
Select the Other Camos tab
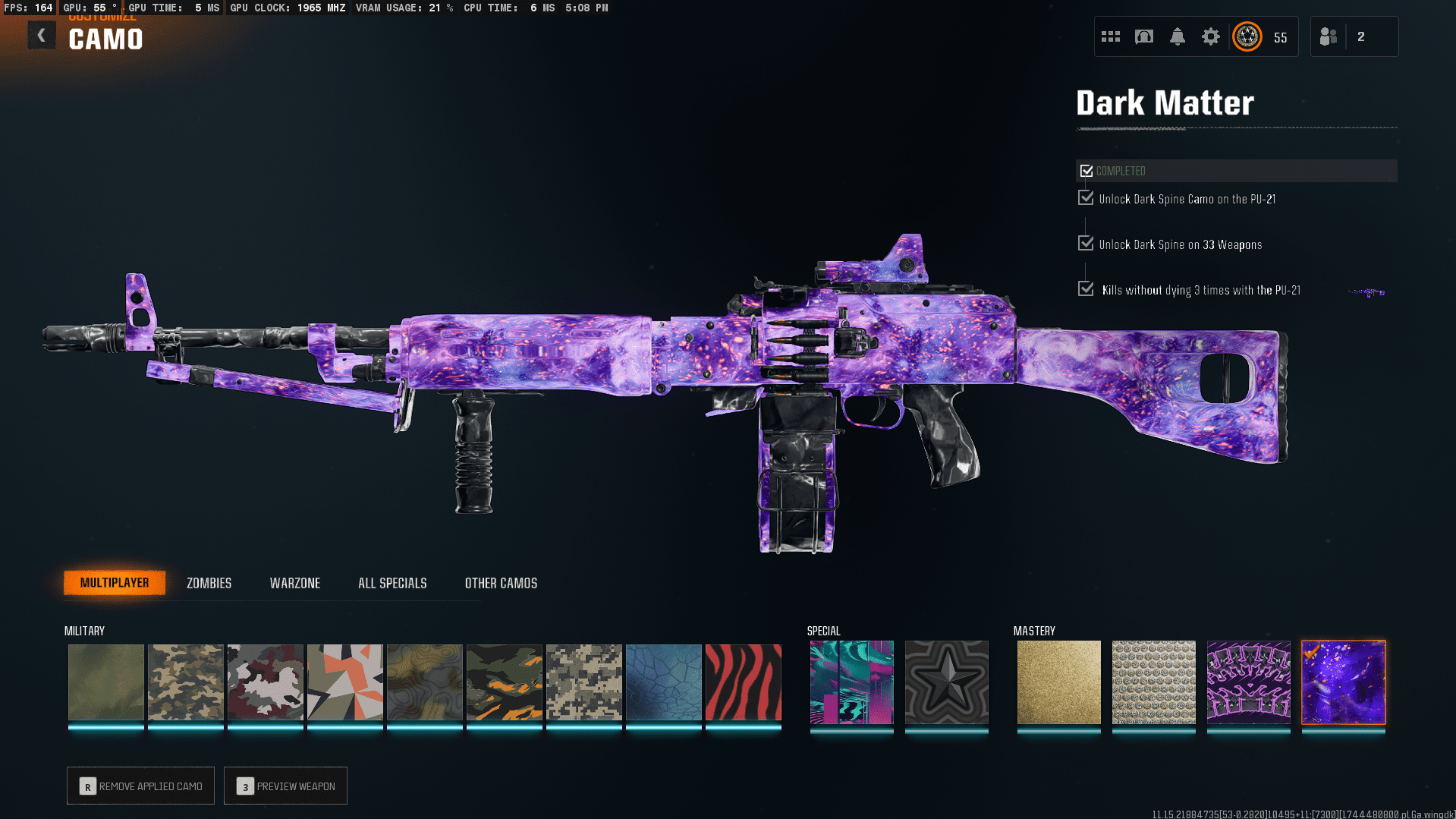pyautogui.click(x=501, y=583)
